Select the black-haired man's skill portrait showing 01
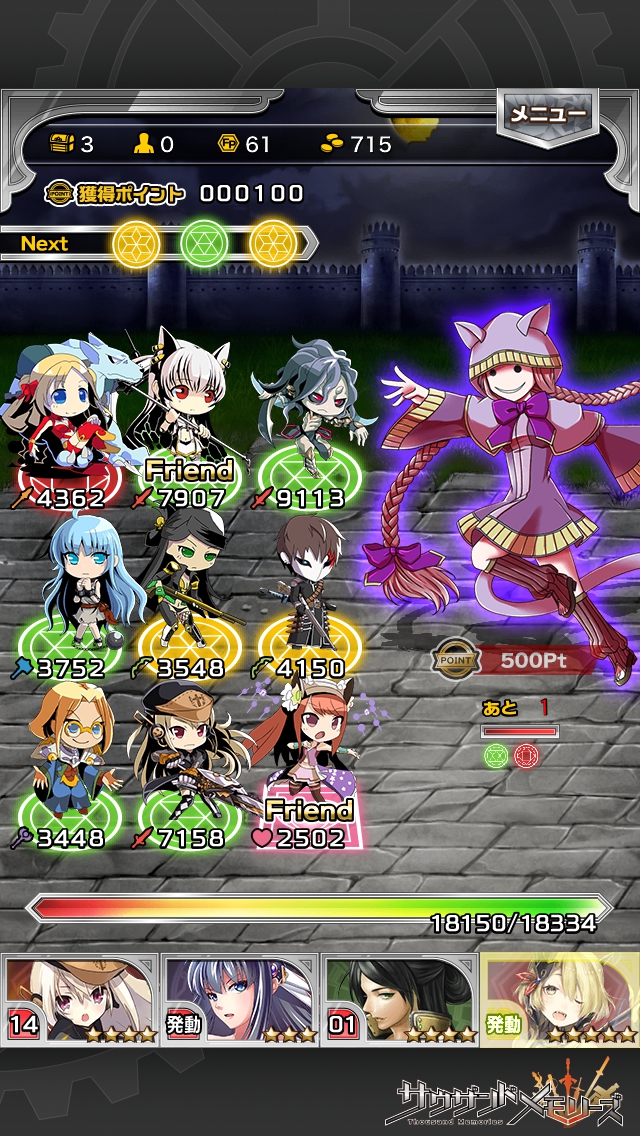The image size is (640, 1136). click(400, 997)
